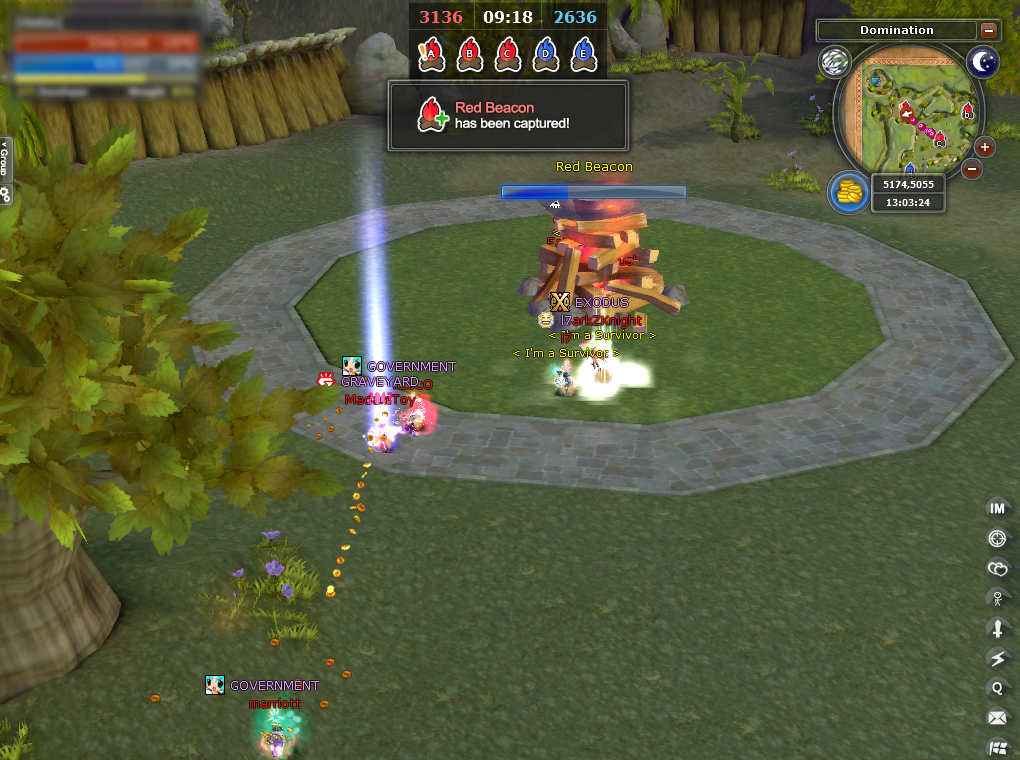Select blue beacon D in the score panel
The width and height of the screenshot is (1020, 760).
tap(545, 54)
